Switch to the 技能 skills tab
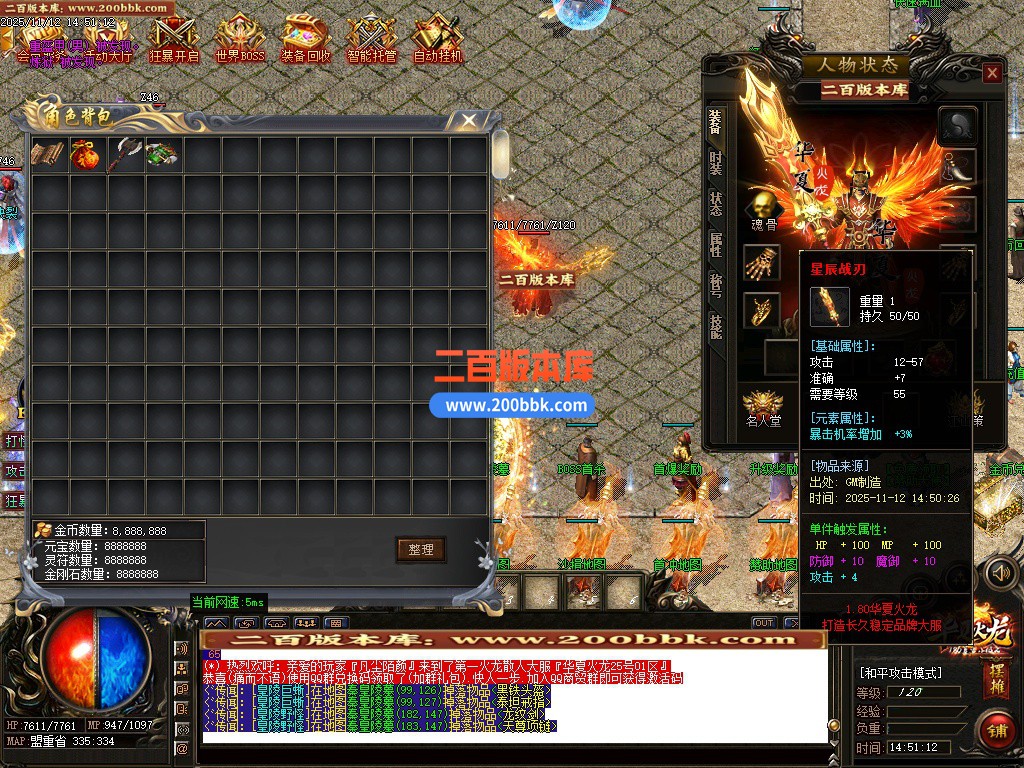The width and height of the screenshot is (1024, 768). [x=716, y=327]
